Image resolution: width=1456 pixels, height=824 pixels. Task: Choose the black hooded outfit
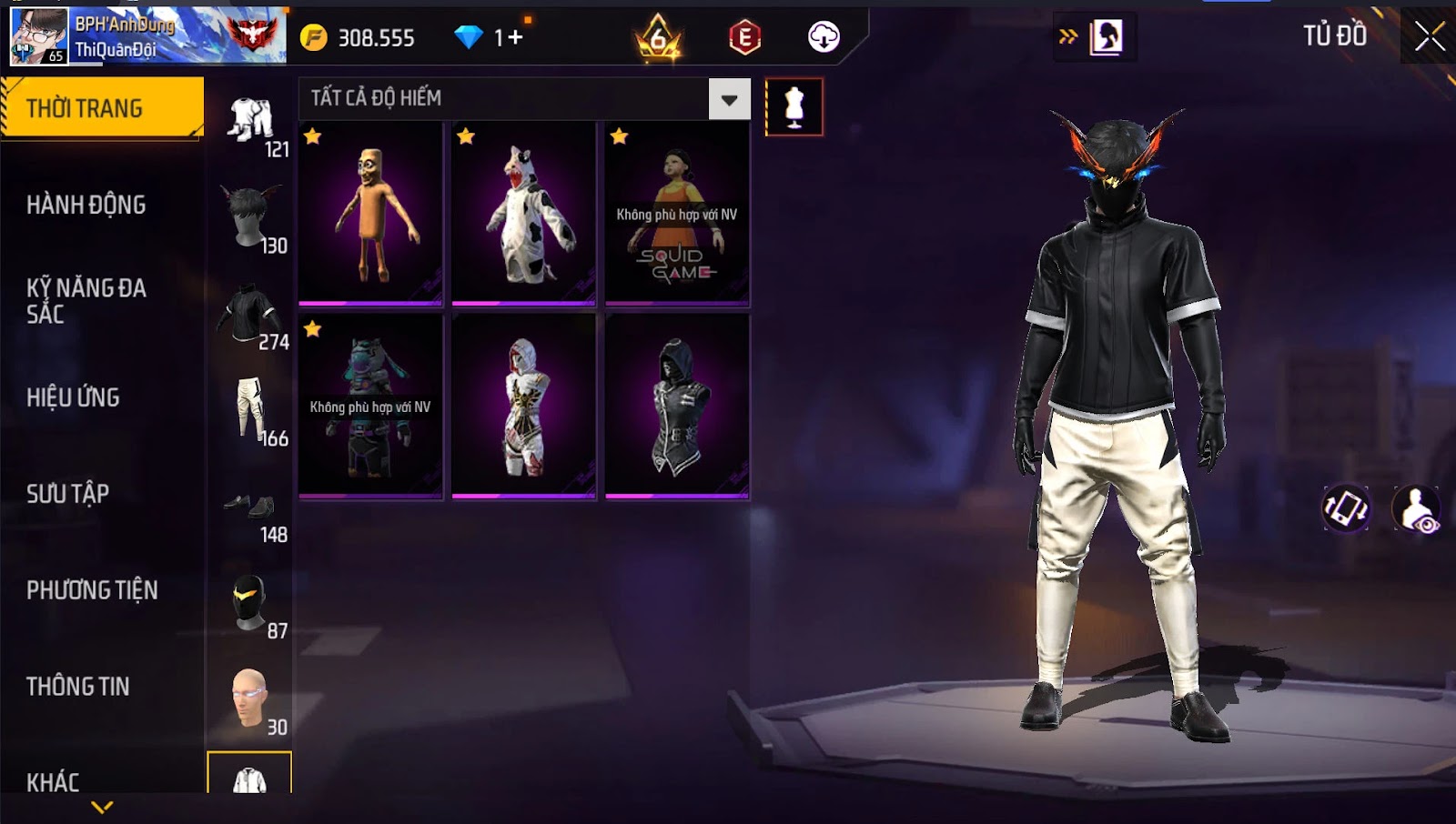677,407
